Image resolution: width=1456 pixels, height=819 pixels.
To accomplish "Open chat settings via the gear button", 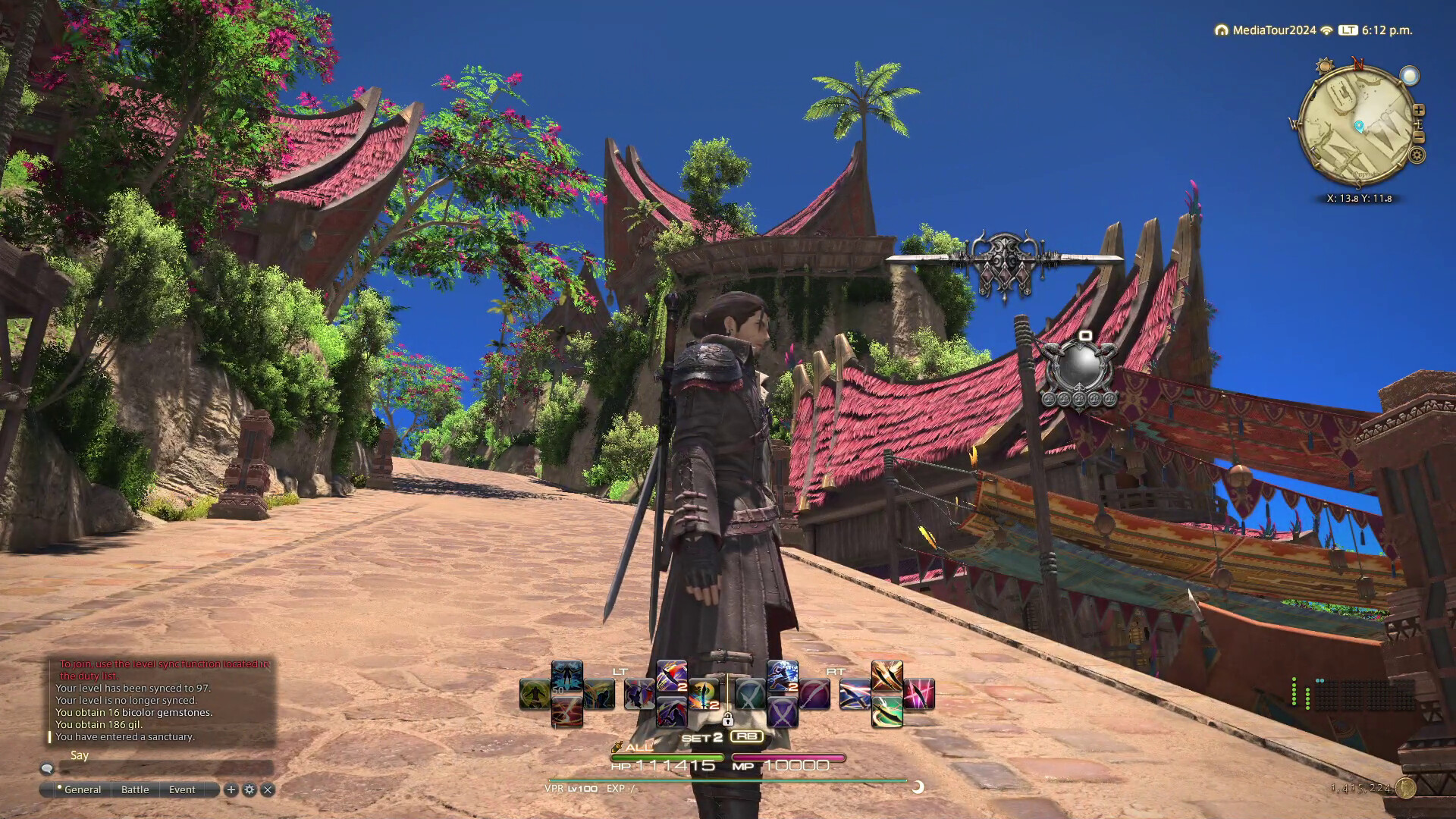I will coord(250,789).
